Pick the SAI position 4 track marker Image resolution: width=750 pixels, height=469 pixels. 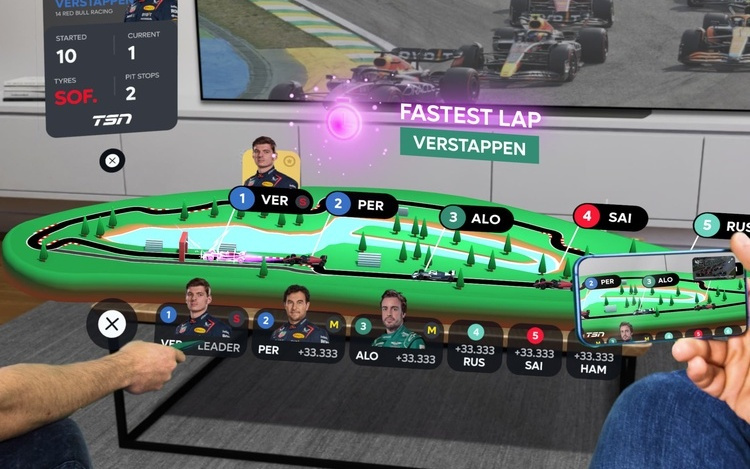pyautogui.click(x=609, y=215)
